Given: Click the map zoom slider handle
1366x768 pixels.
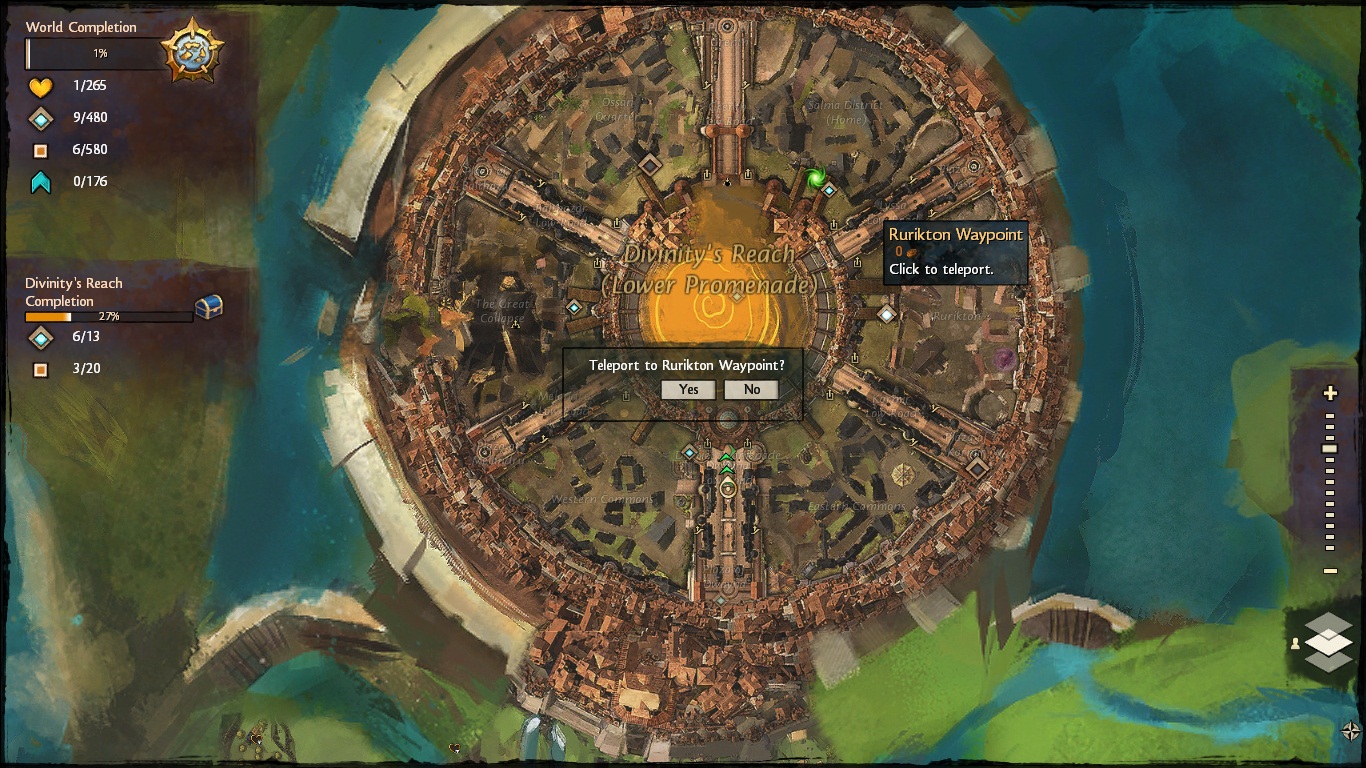Looking at the screenshot, I should pos(1330,449).
